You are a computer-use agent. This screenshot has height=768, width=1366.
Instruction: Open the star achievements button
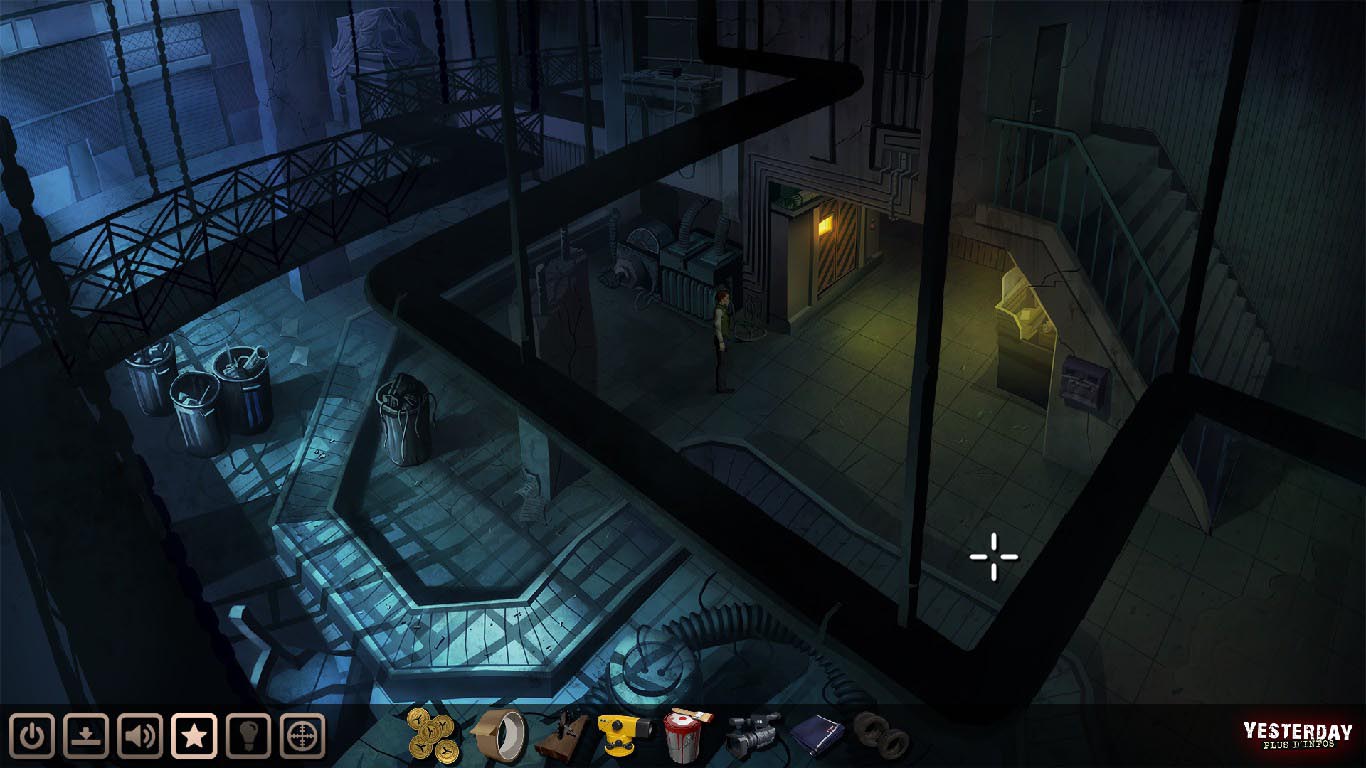195,737
